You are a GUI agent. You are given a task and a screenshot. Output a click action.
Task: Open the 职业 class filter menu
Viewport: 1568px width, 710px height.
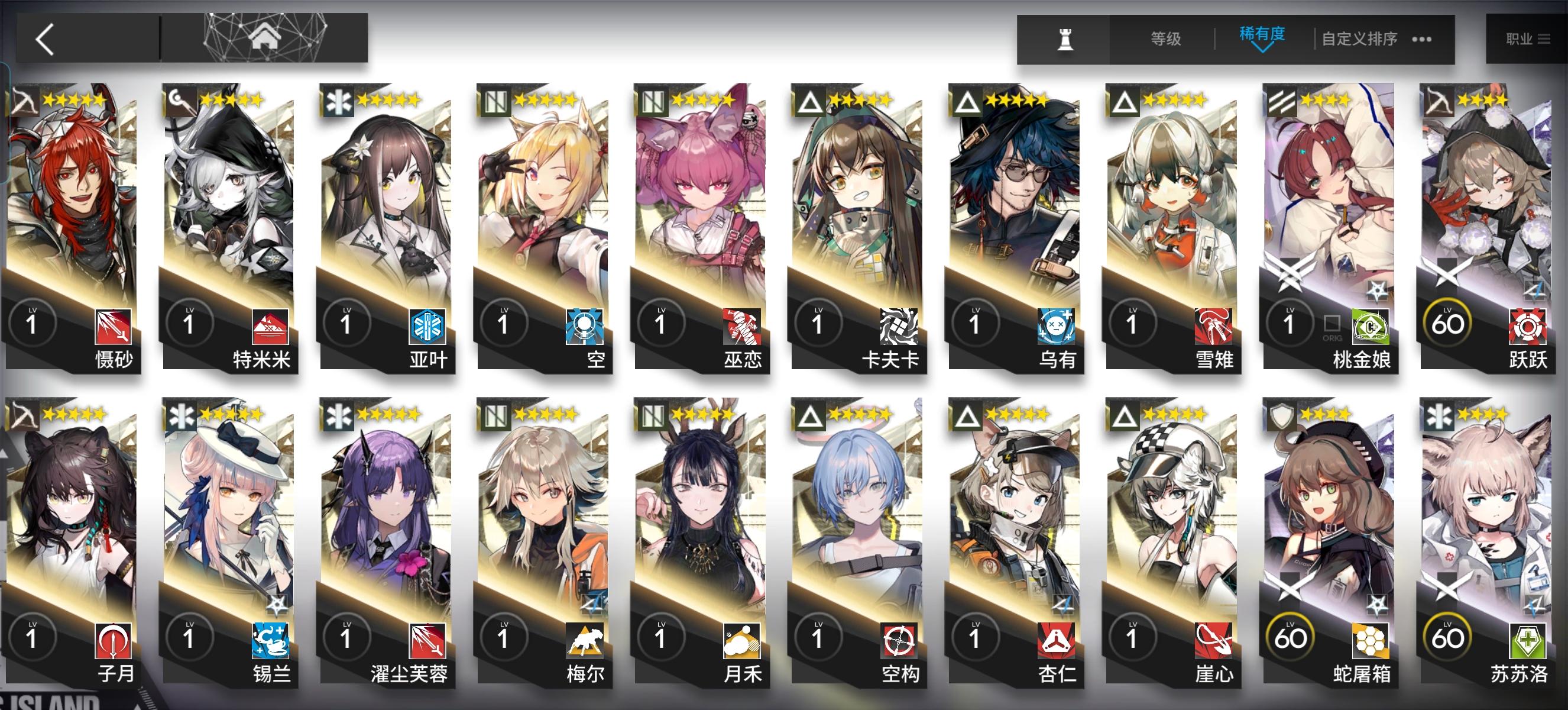1528,38
